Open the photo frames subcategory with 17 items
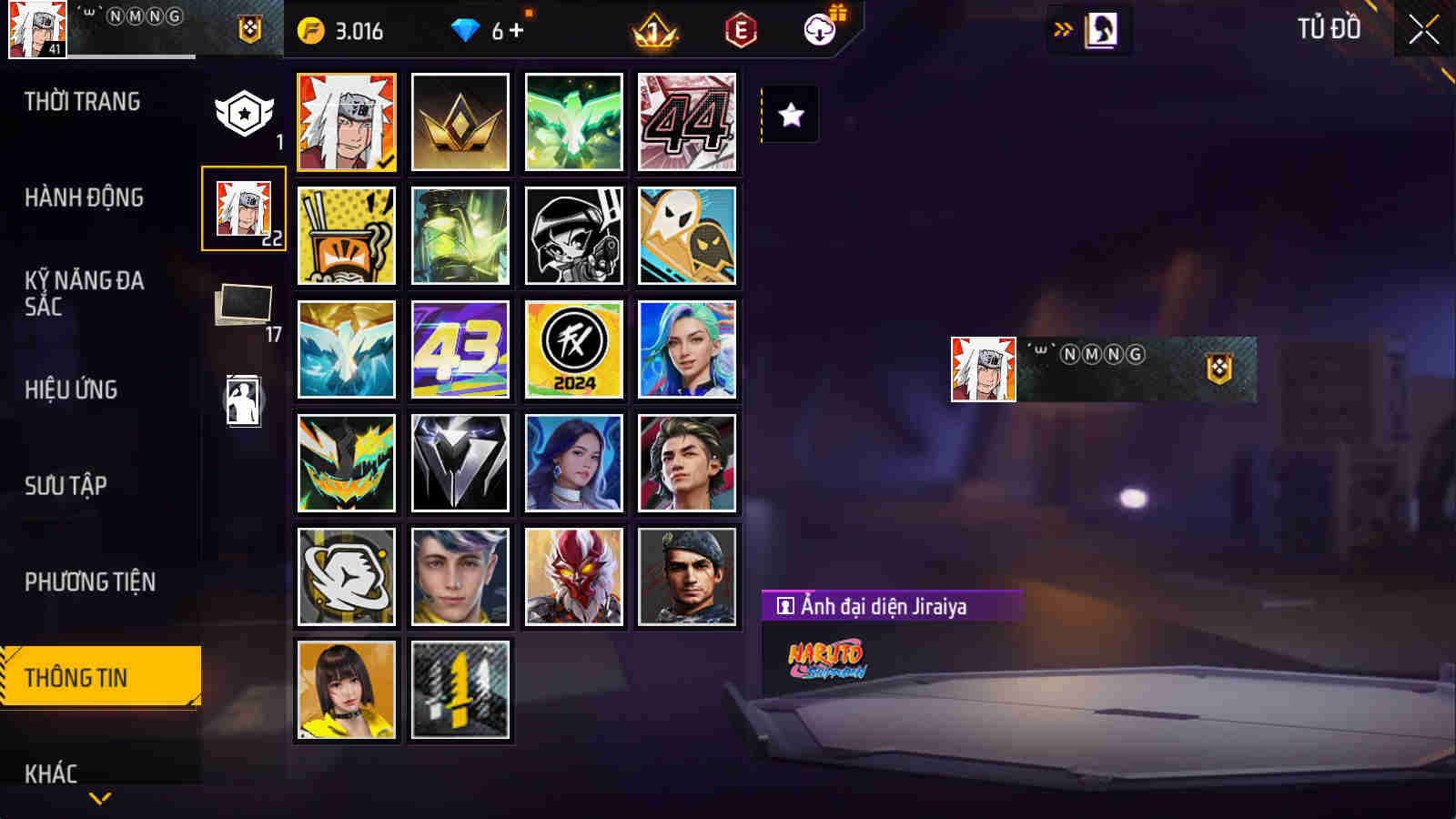This screenshot has height=819, width=1456. coord(245,304)
